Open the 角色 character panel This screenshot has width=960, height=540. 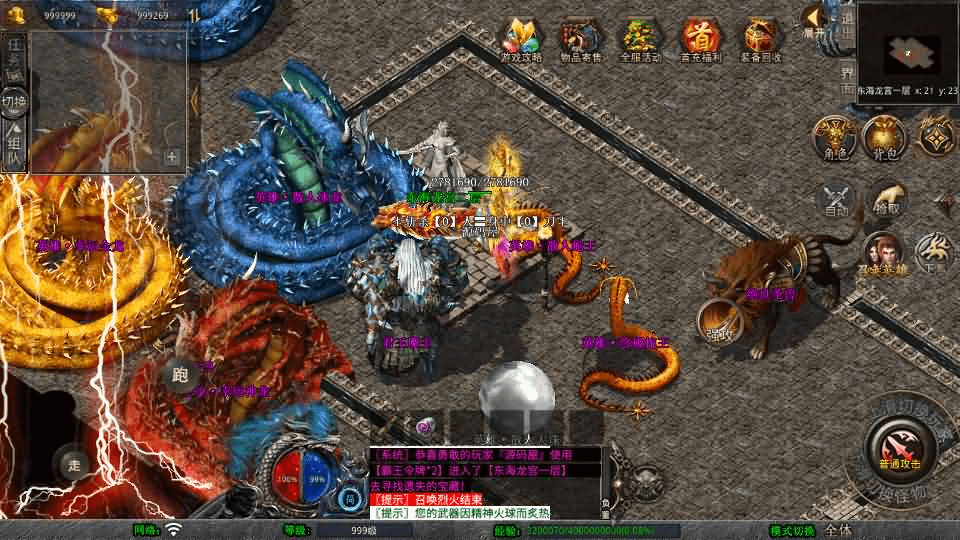point(833,138)
